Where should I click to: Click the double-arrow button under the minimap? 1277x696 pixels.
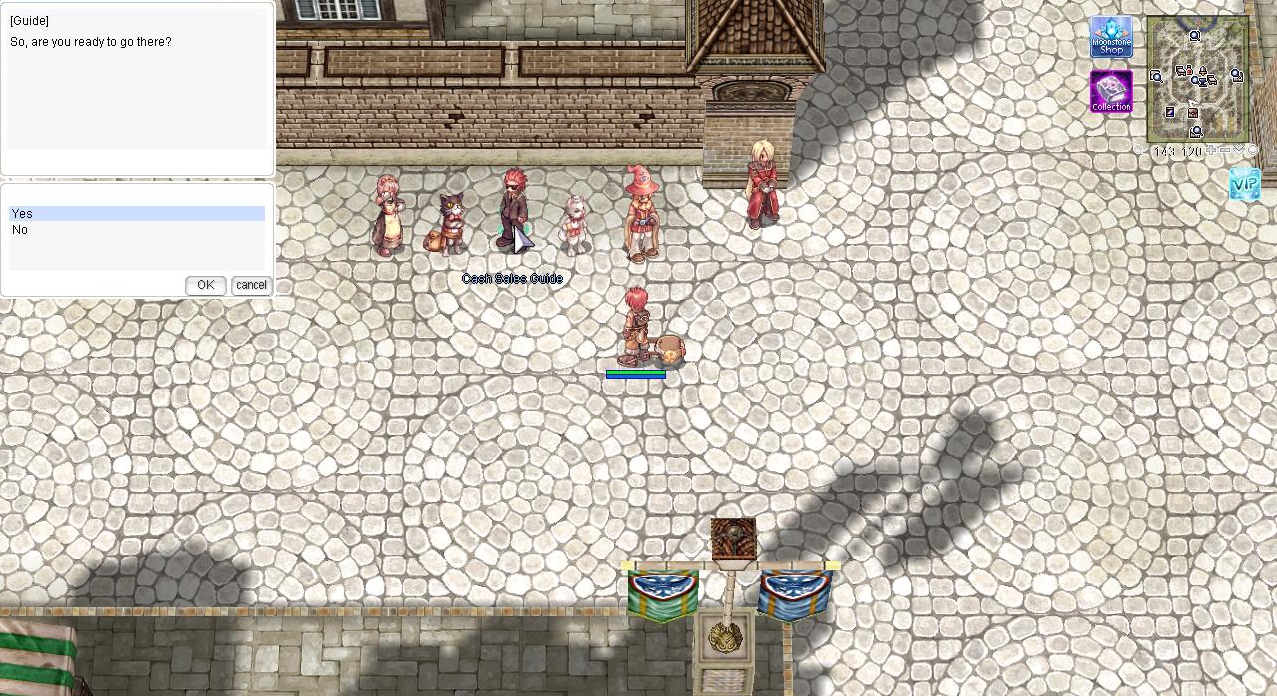coord(1239,151)
